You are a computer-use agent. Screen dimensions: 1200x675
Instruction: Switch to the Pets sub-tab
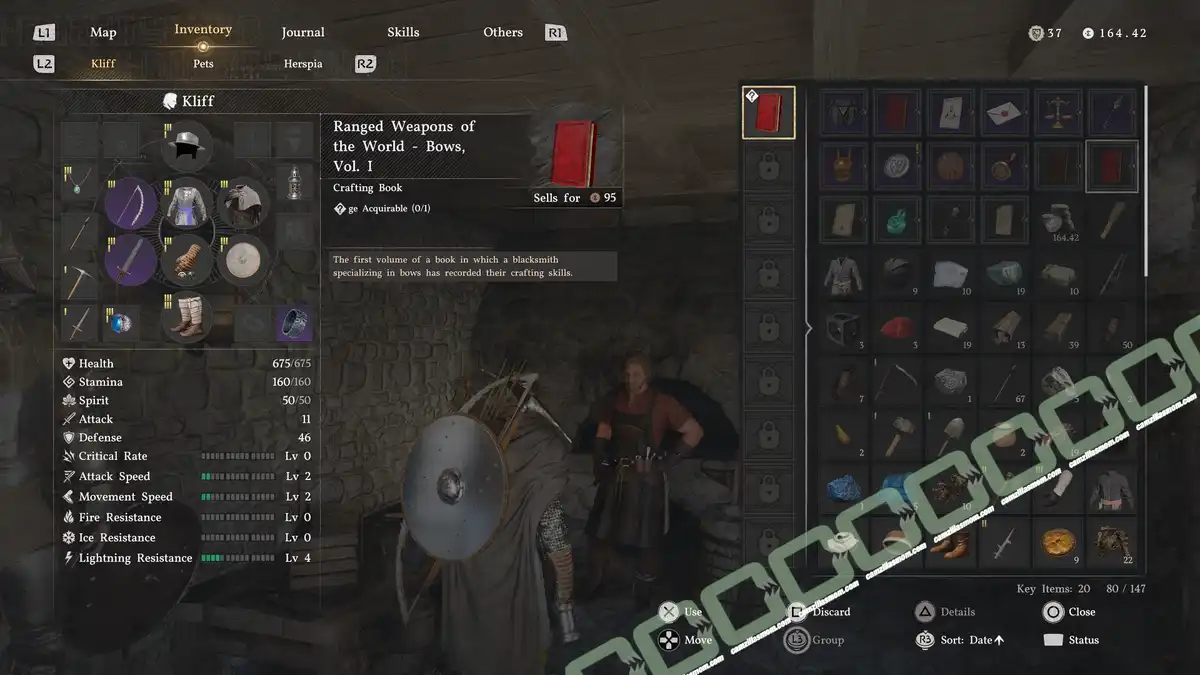point(203,63)
